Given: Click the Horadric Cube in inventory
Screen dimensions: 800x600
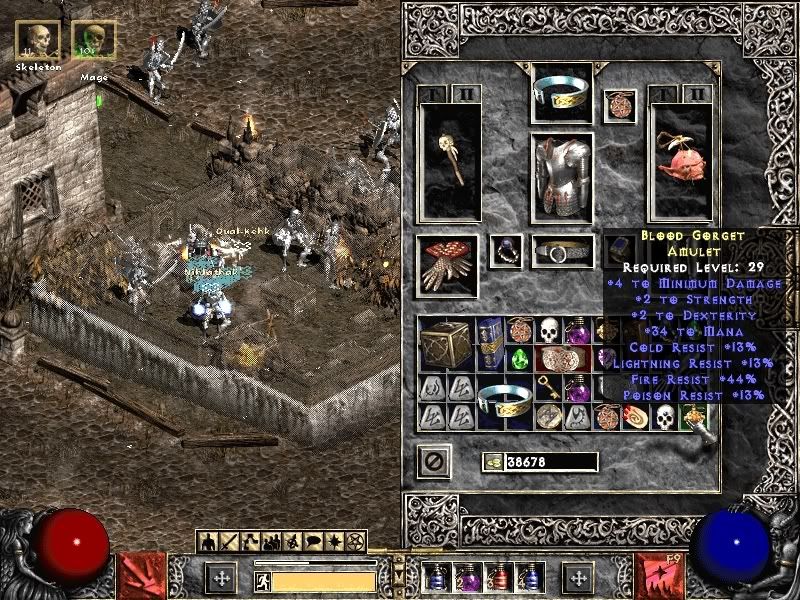Looking at the screenshot, I should 446,343.
